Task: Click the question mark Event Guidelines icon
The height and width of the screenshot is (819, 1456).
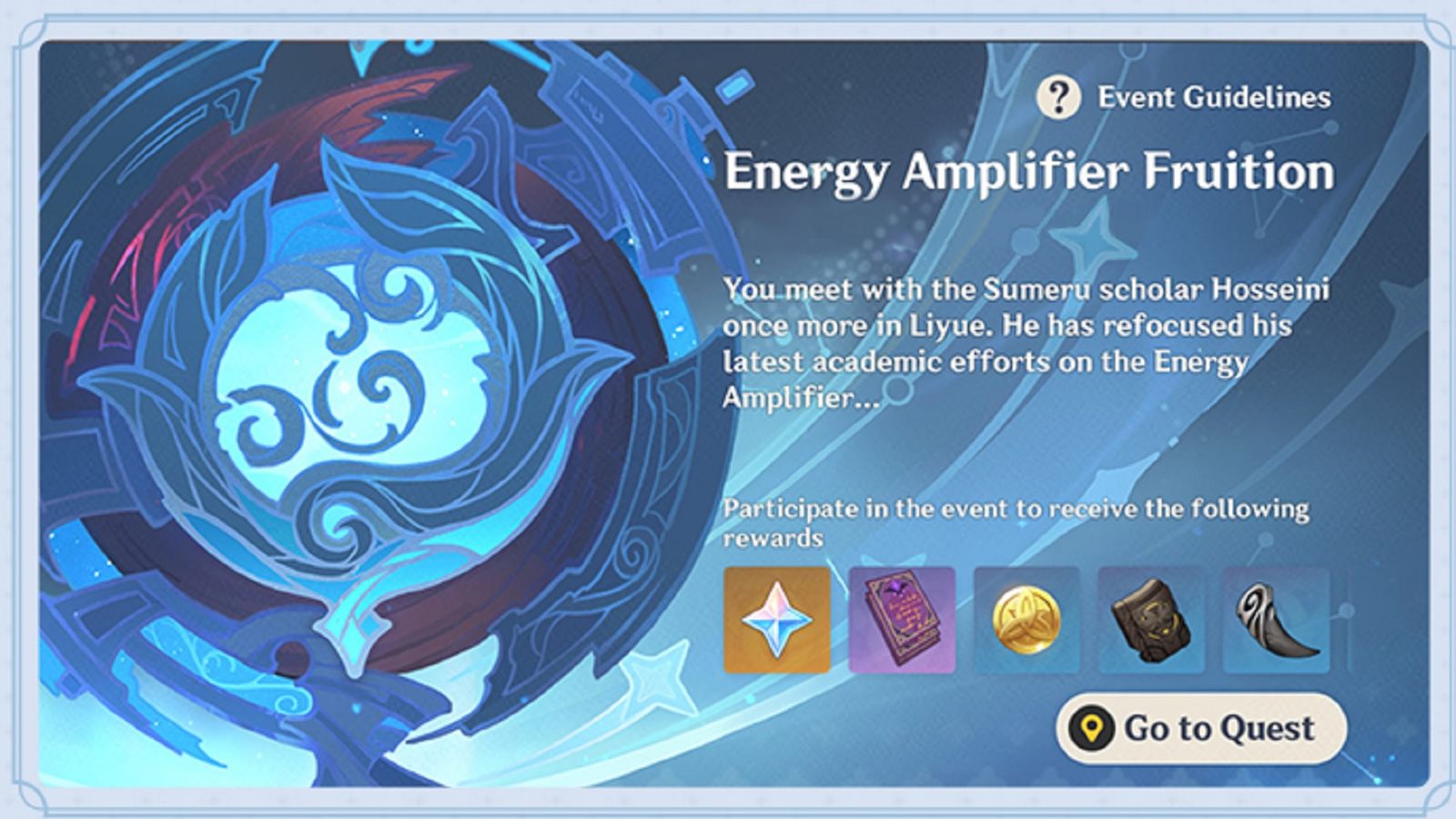Action: [1061, 95]
